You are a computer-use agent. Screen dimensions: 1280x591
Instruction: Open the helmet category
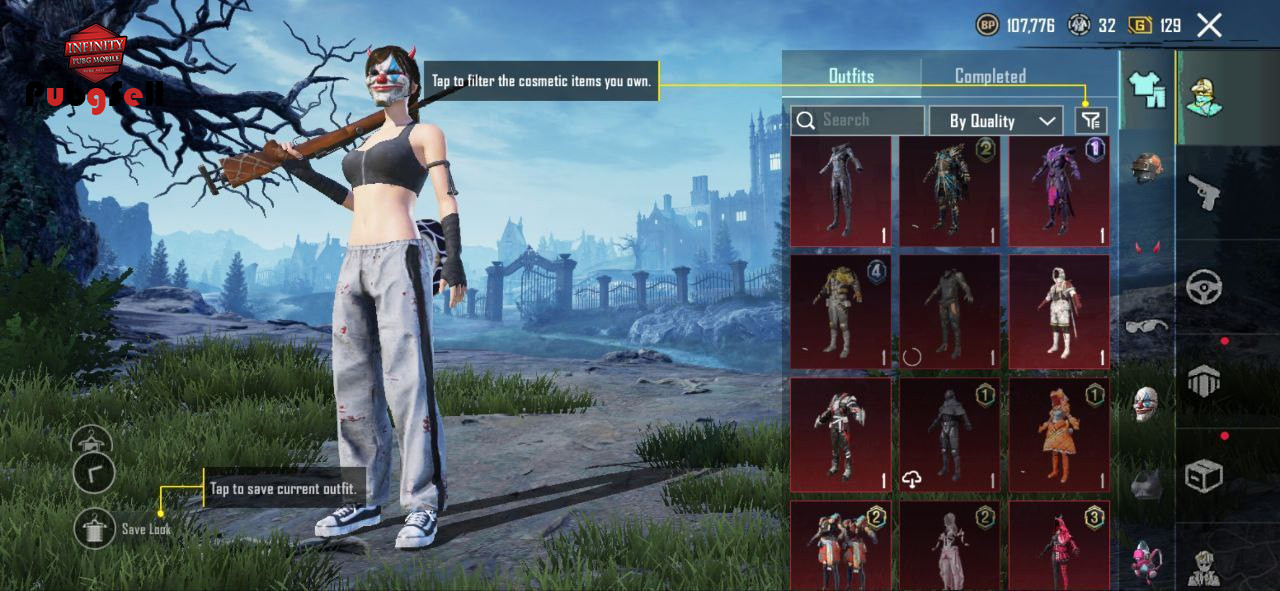click(x=1147, y=167)
